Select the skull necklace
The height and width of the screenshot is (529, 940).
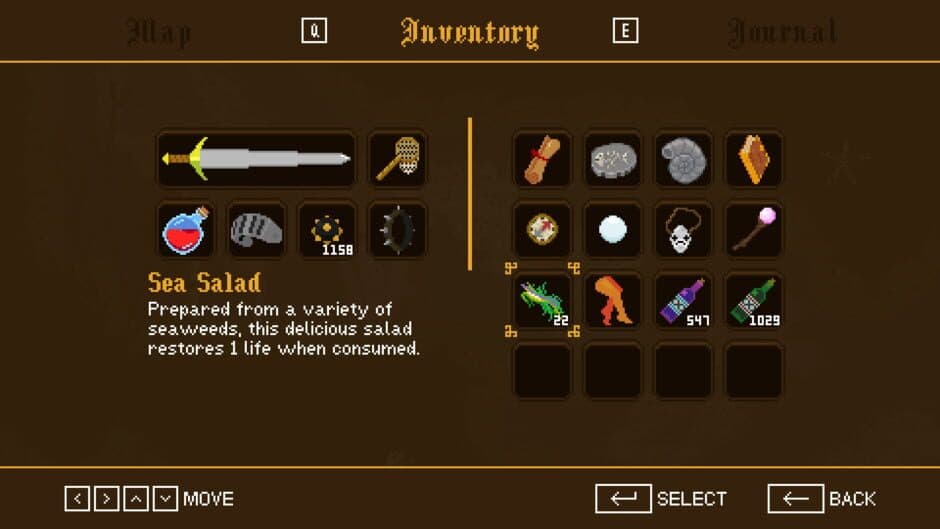pos(683,230)
